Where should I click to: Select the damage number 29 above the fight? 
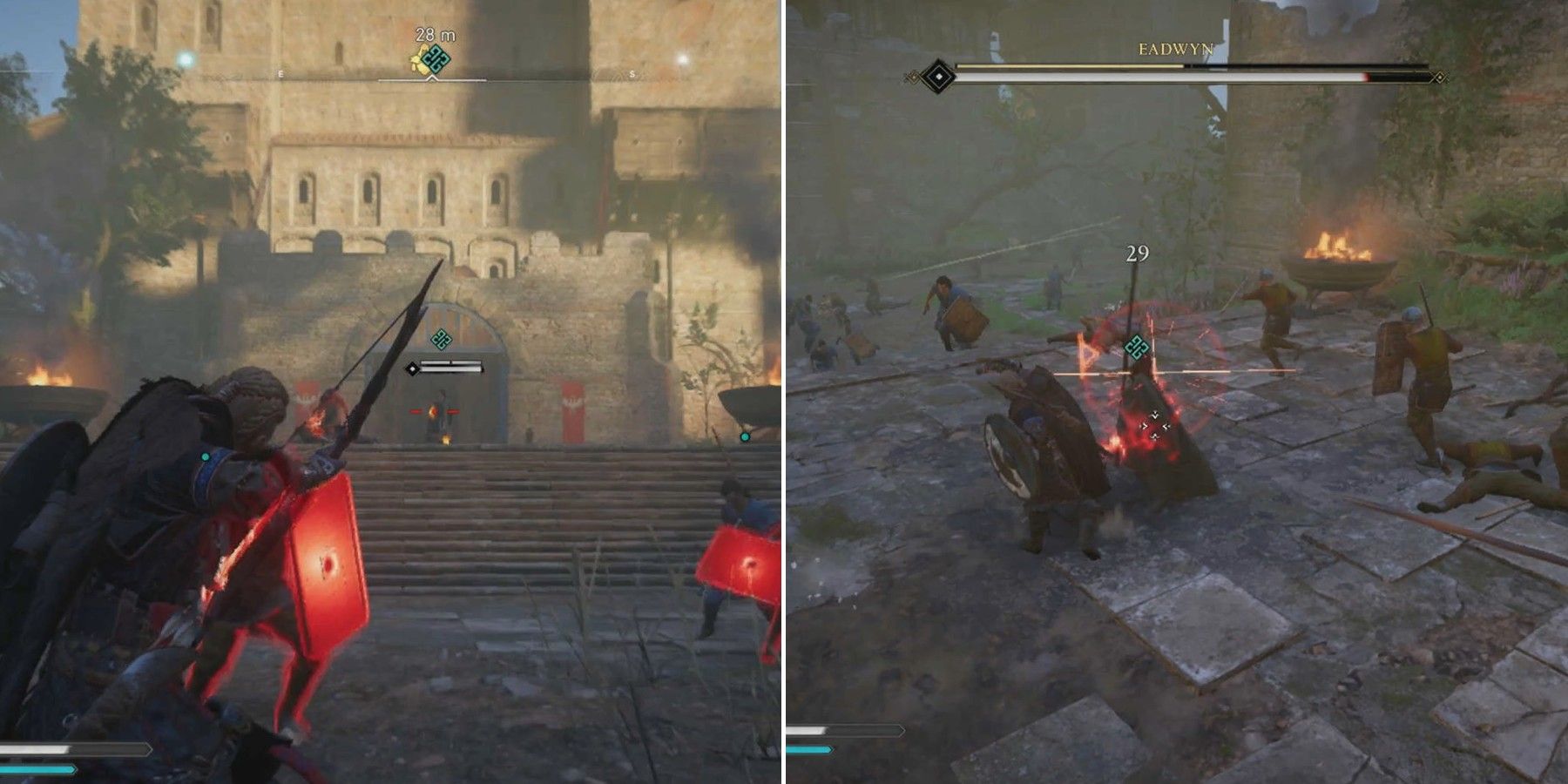pyautogui.click(x=1138, y=252)
